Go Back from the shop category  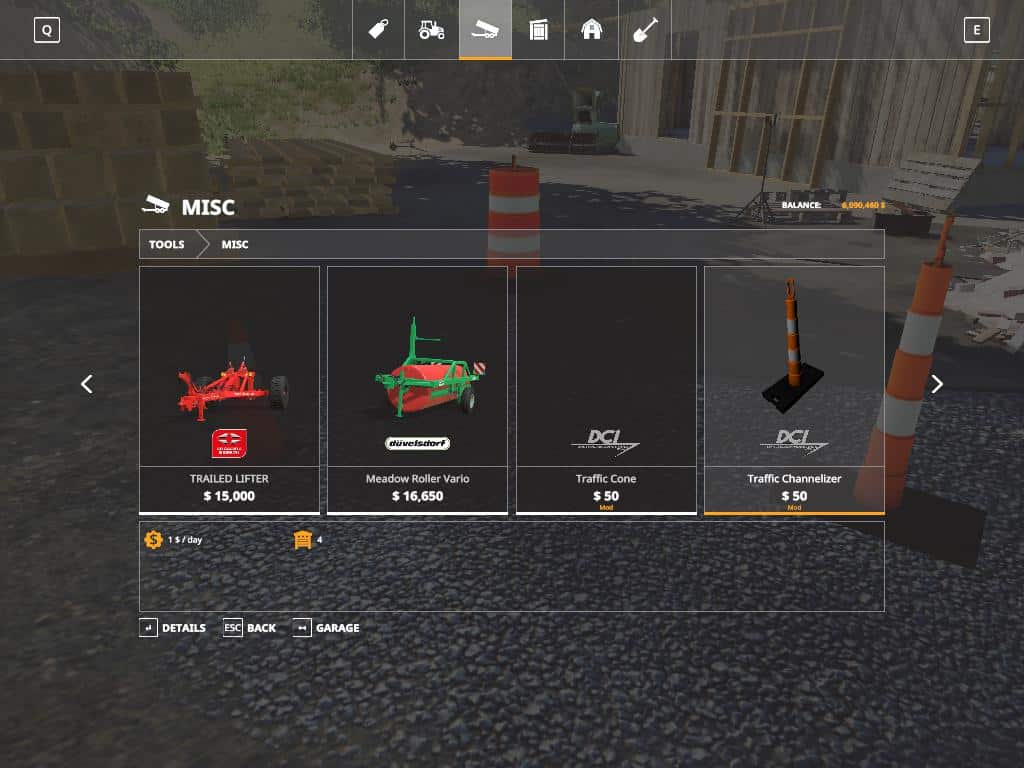(x=250, y=628)
